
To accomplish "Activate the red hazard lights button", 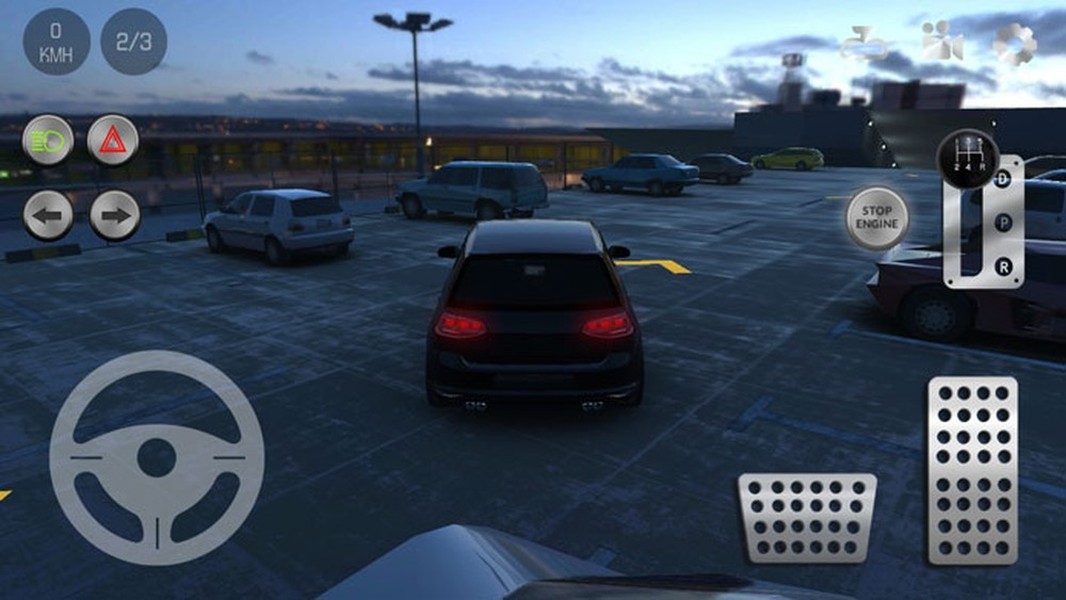I will point(113,140).
